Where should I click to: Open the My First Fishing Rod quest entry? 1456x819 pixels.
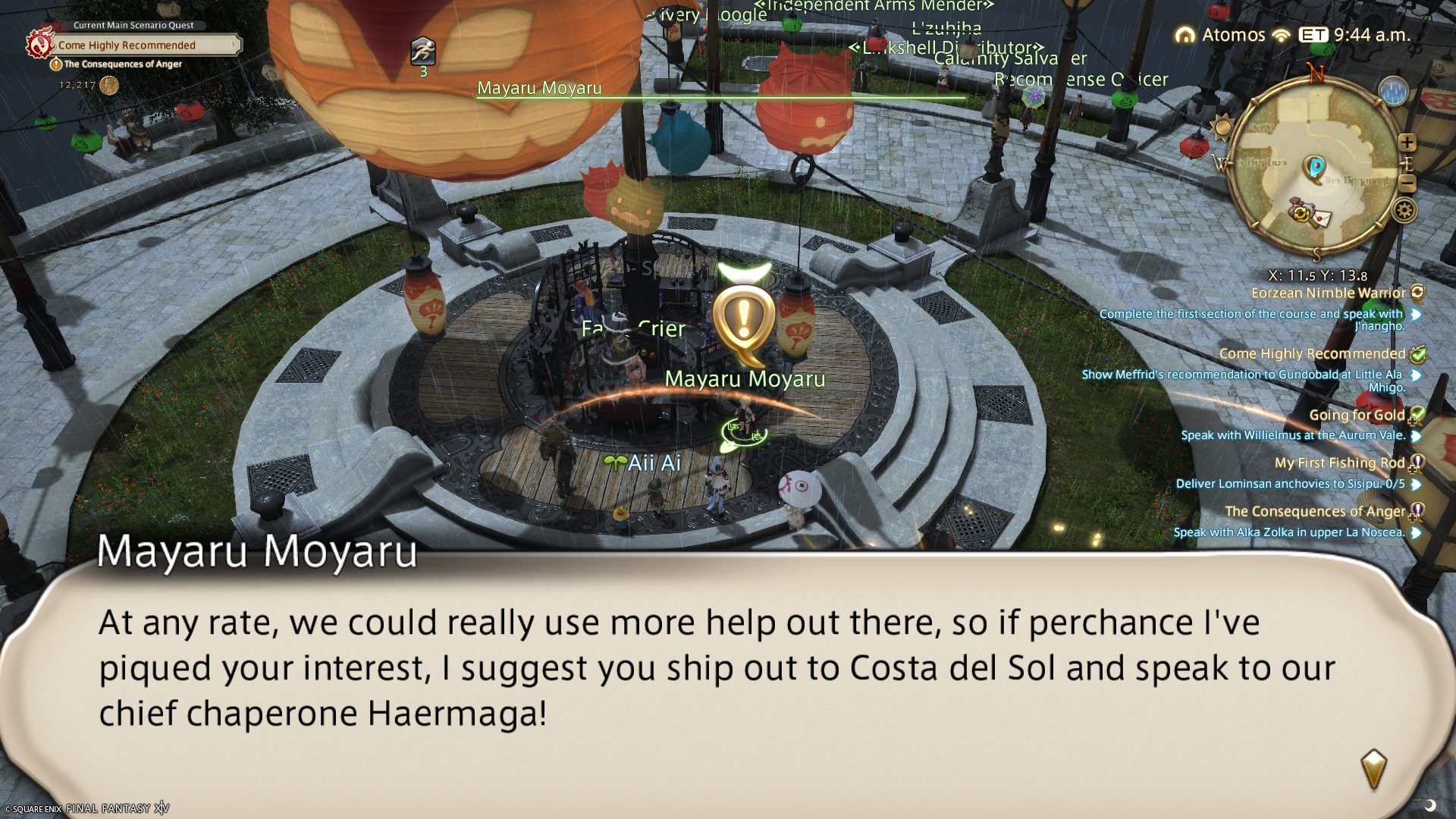(x=1339, y=463)
